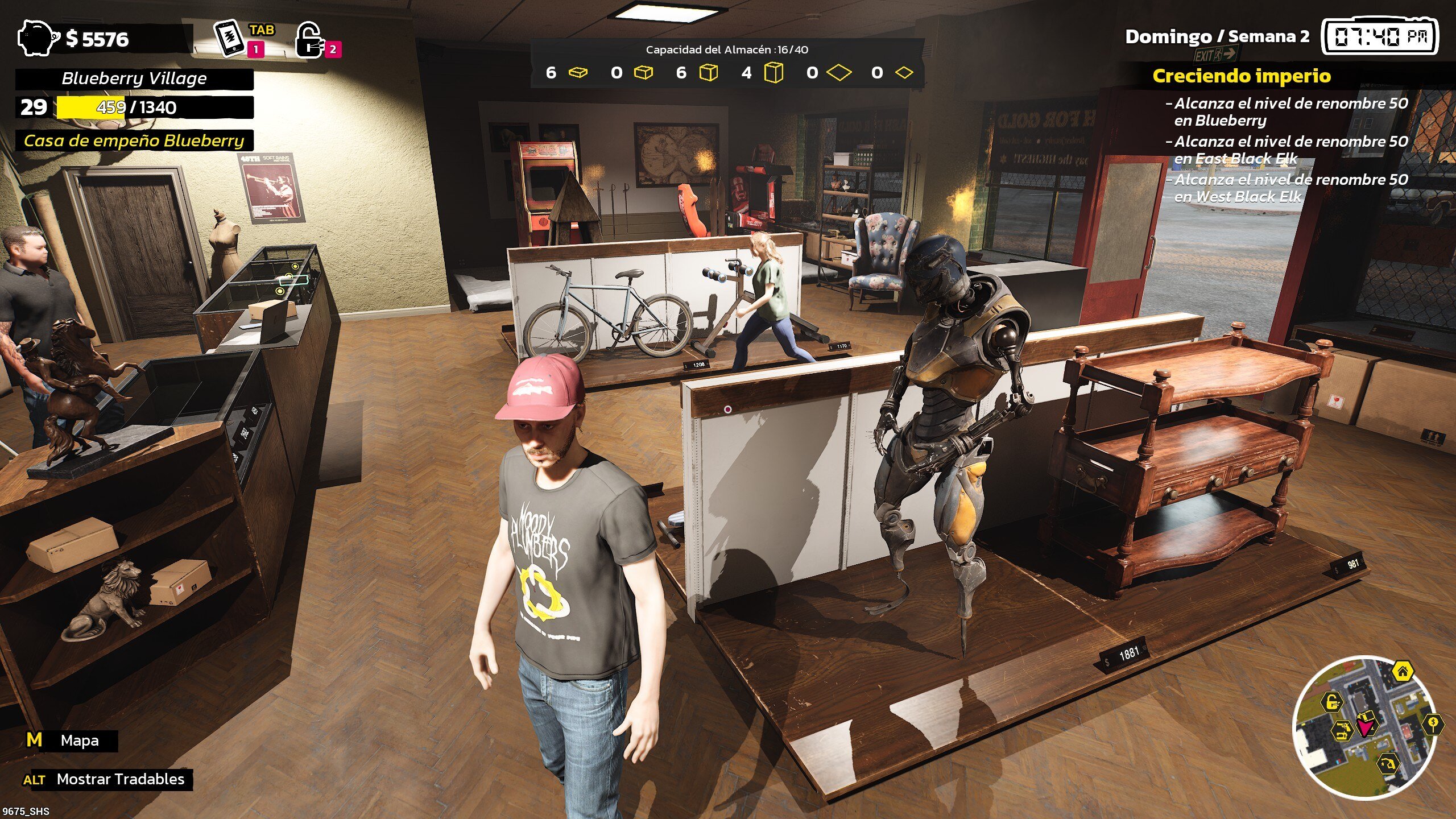Viewport: 1456px width, 819px height.
Task: Click the lockpick padlock icon
Action: coord(309,40)
